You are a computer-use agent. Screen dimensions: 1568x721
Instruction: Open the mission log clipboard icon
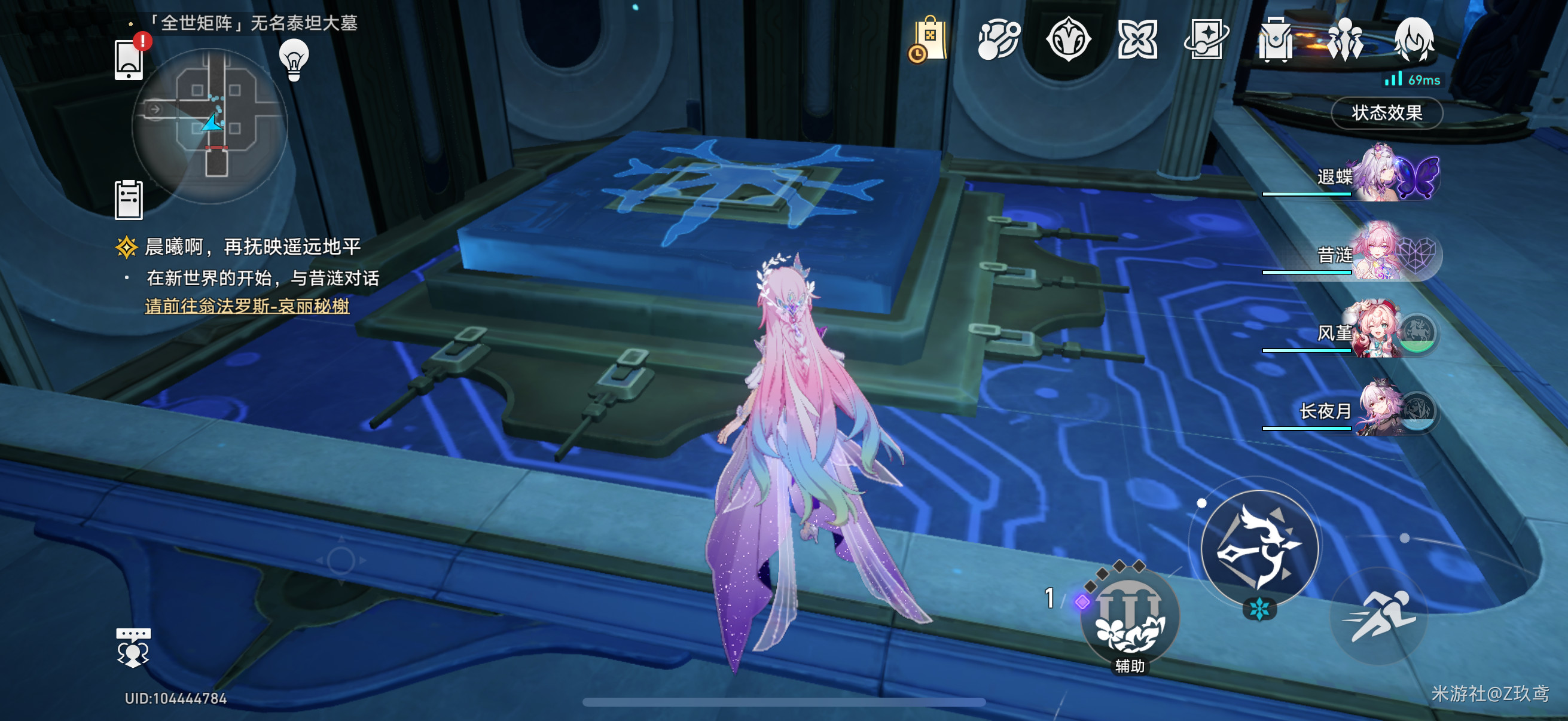point(129,200)
